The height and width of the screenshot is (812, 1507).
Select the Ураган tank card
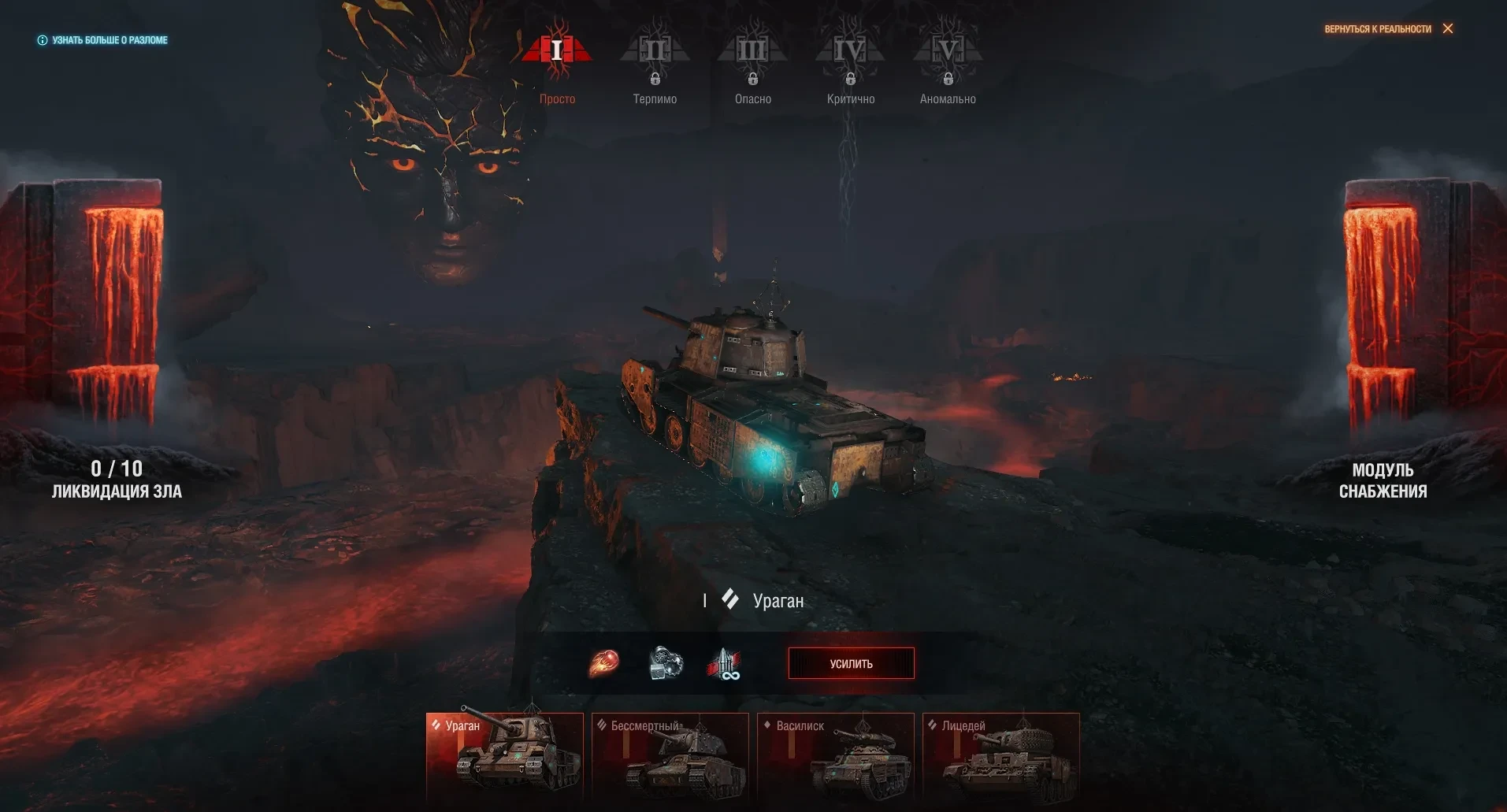[x=505, y=757]
